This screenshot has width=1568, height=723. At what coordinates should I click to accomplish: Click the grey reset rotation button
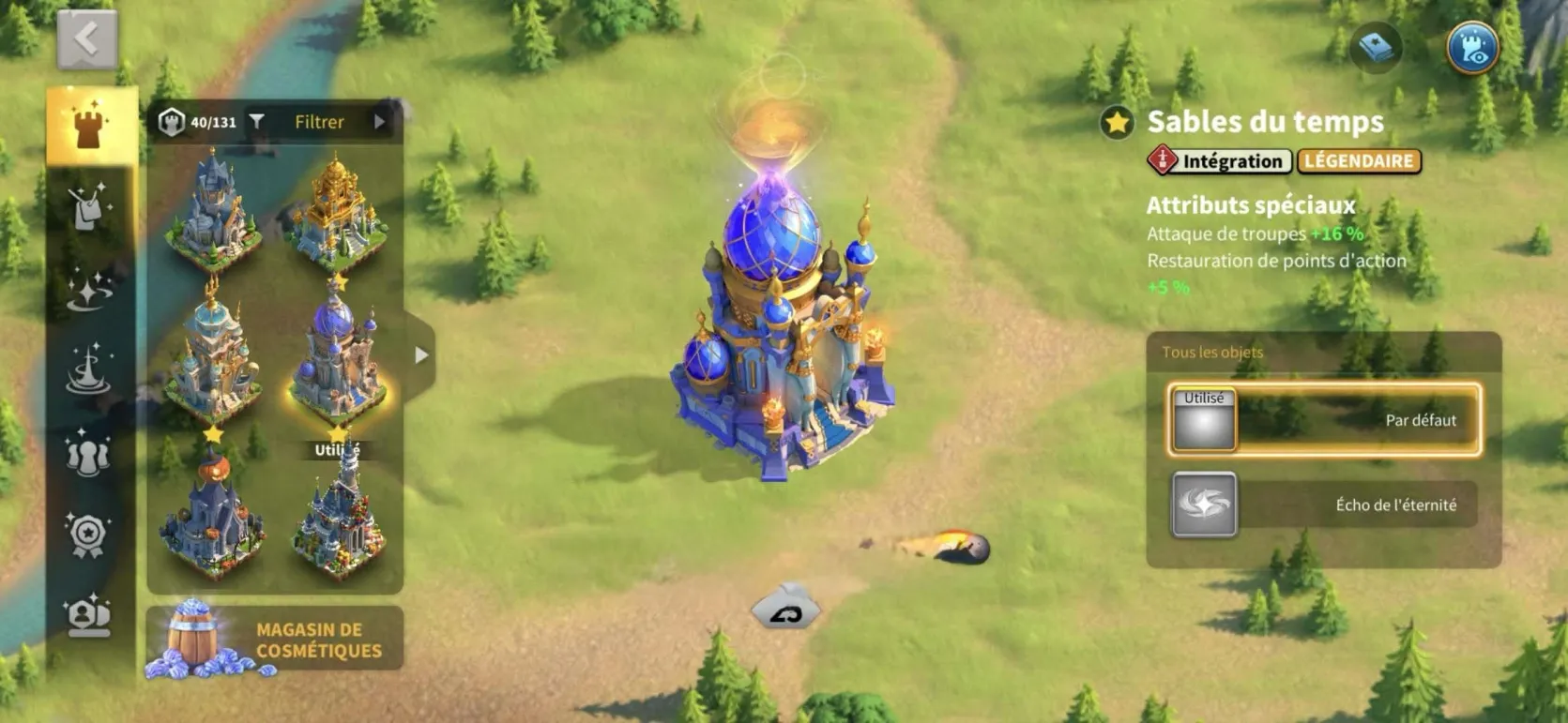click(x=786, y=610)
